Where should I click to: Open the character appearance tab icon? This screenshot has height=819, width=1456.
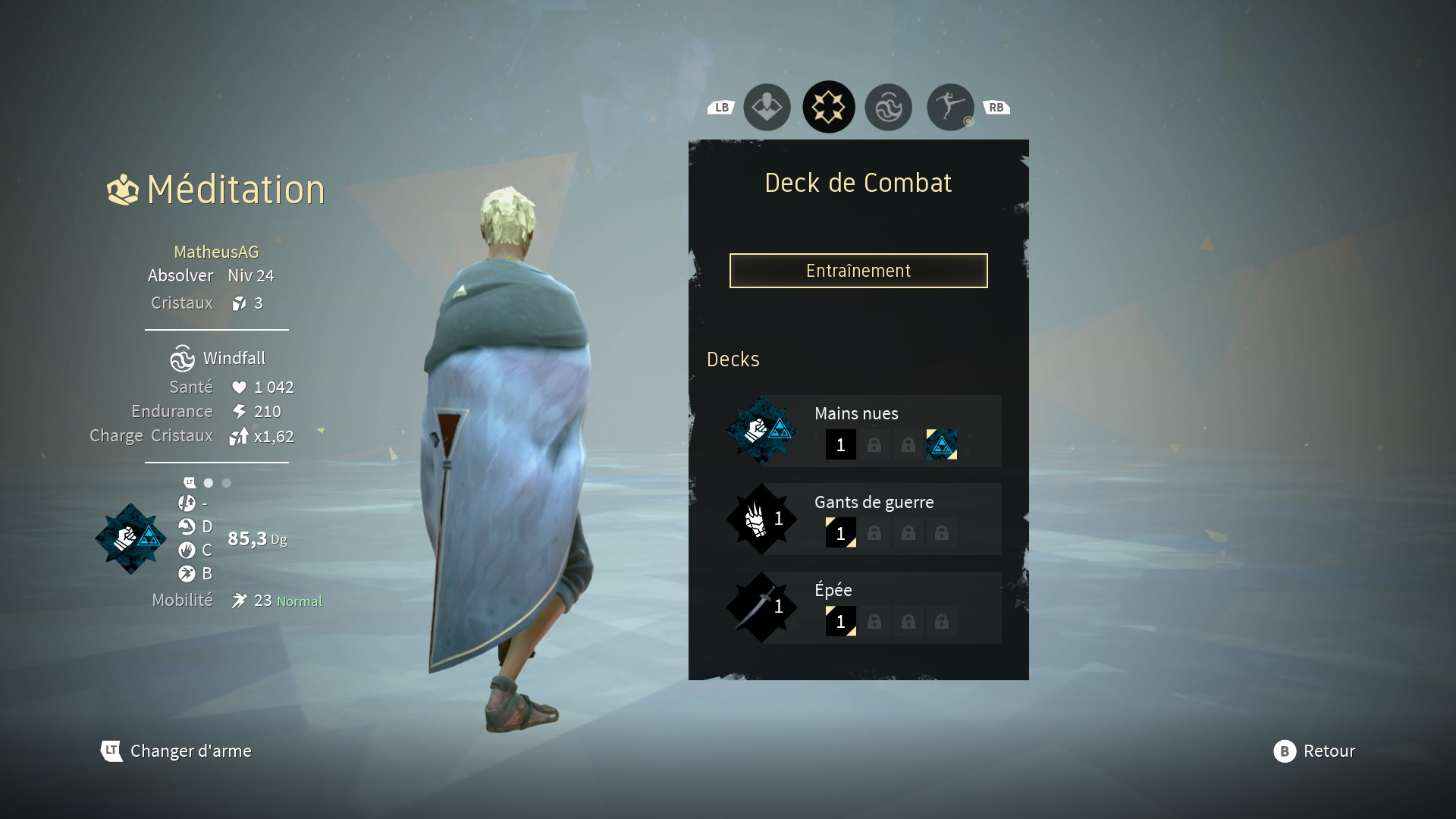(x=767, y=107)
